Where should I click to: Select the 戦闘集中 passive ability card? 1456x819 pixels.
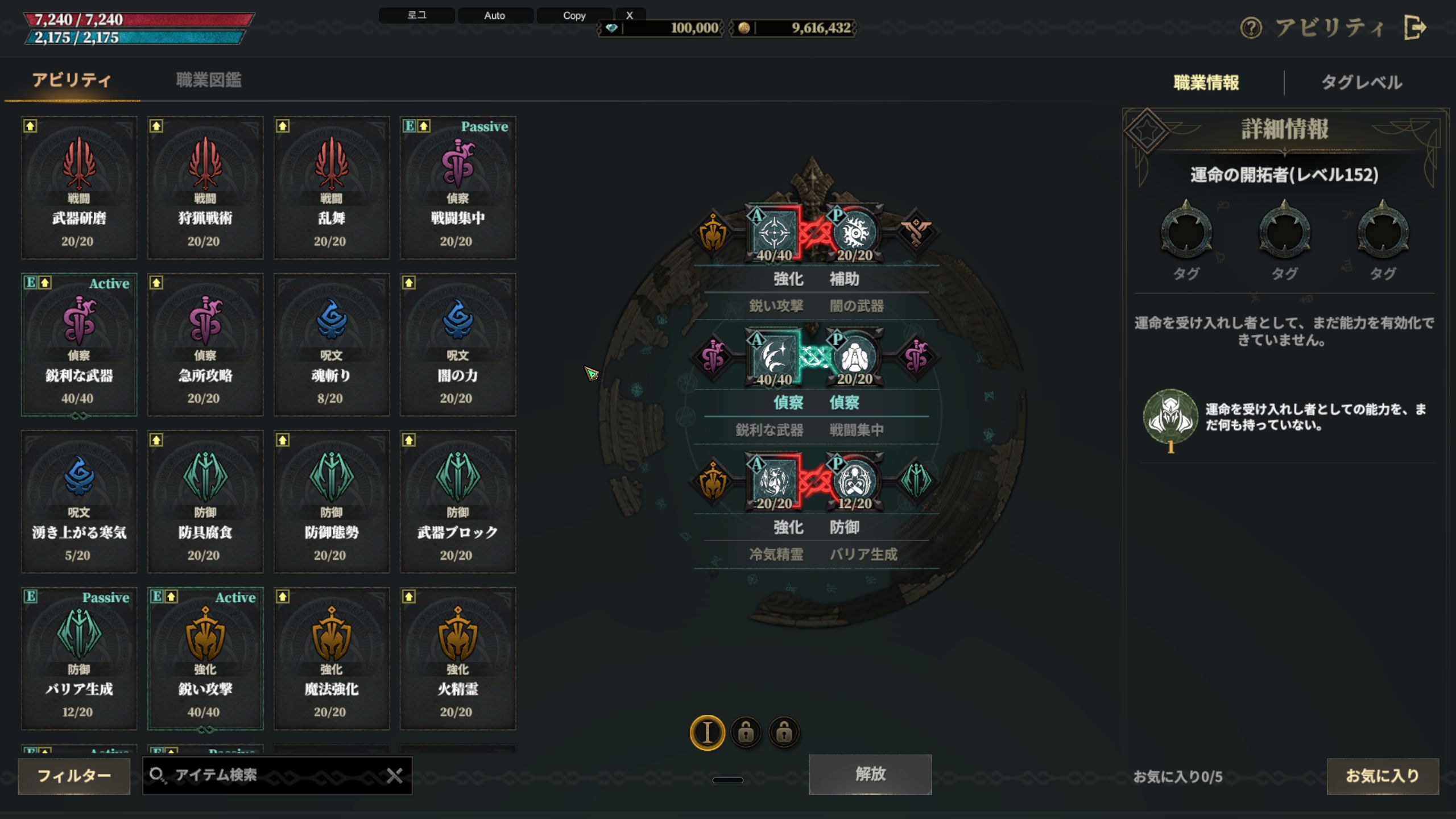click(x=458, y=188)
